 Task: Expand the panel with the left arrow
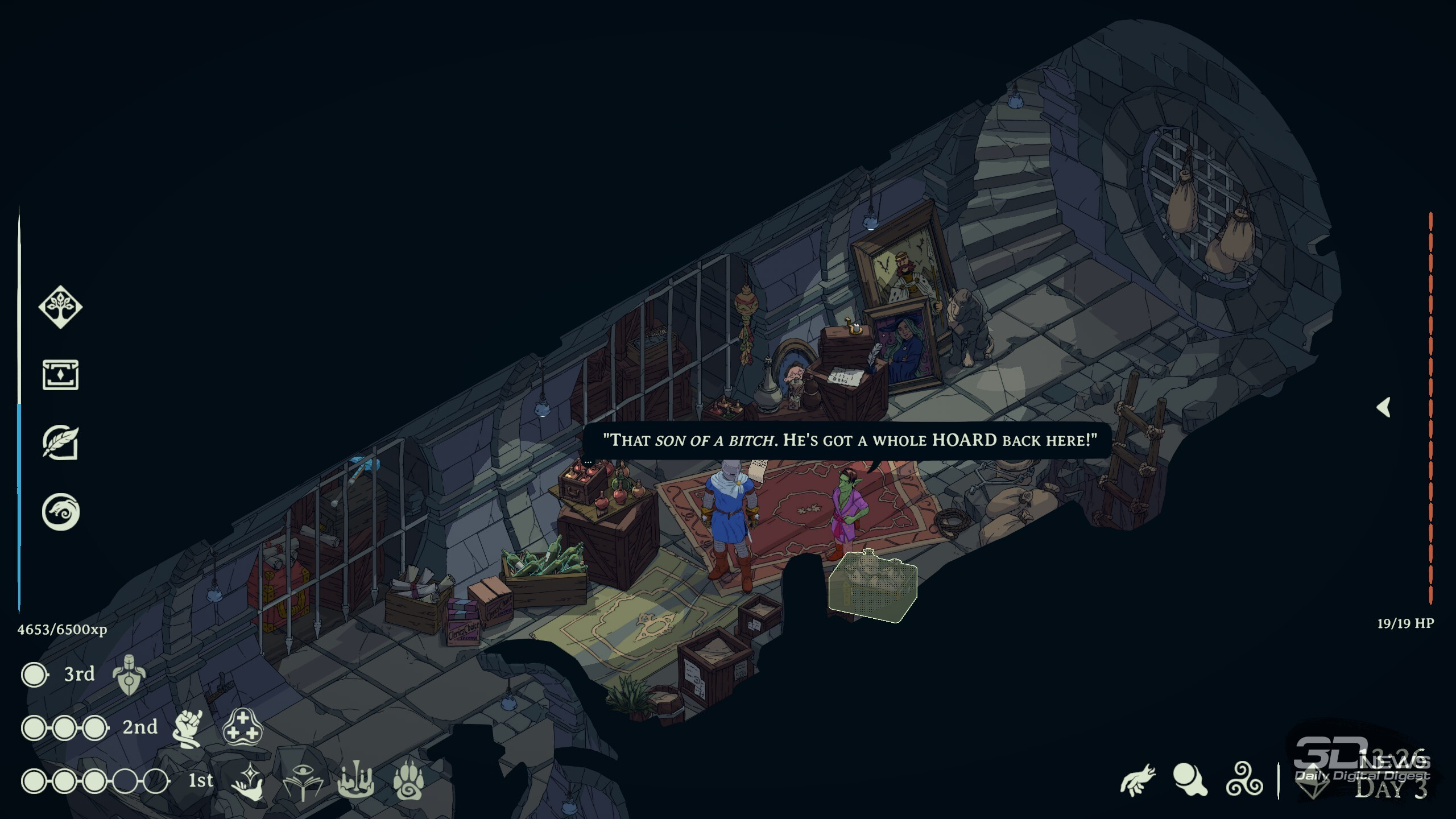(x=1384, y=407)
